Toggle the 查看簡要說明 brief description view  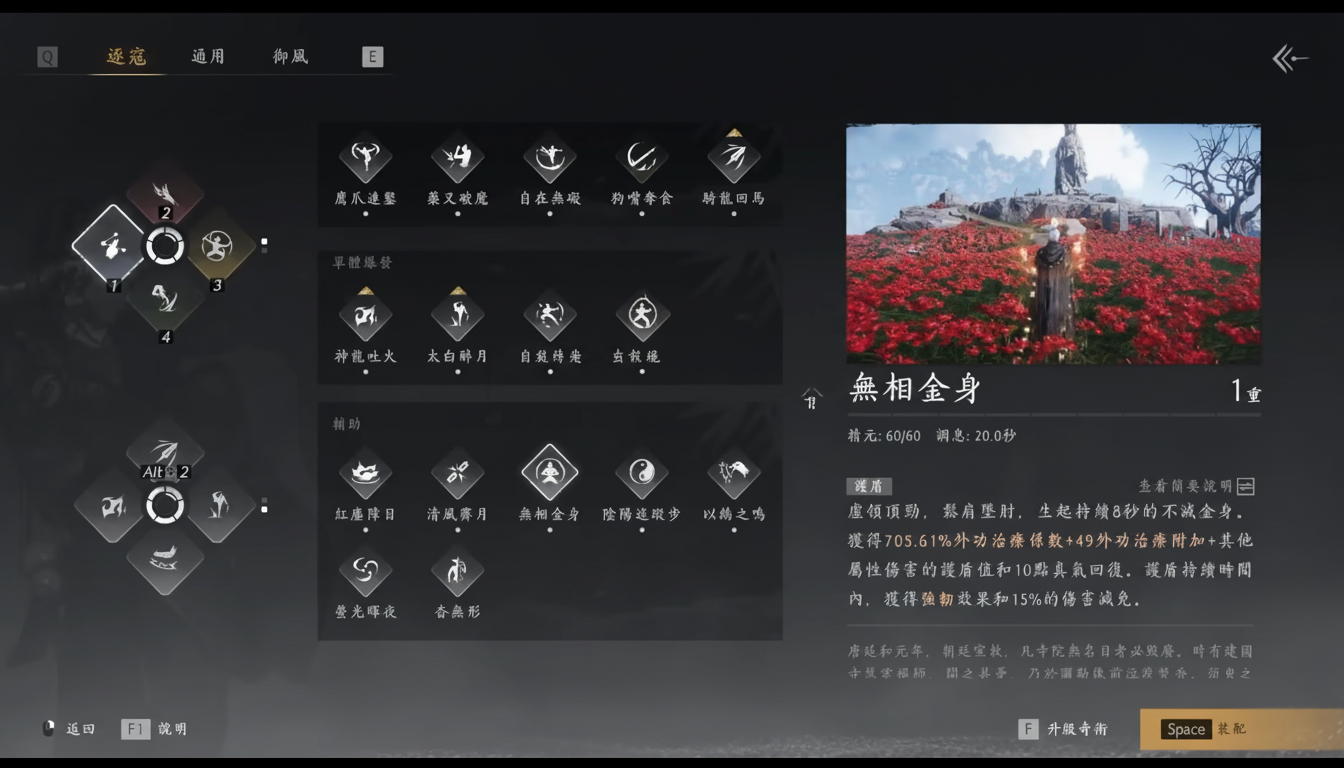(x=1243, y=485)
